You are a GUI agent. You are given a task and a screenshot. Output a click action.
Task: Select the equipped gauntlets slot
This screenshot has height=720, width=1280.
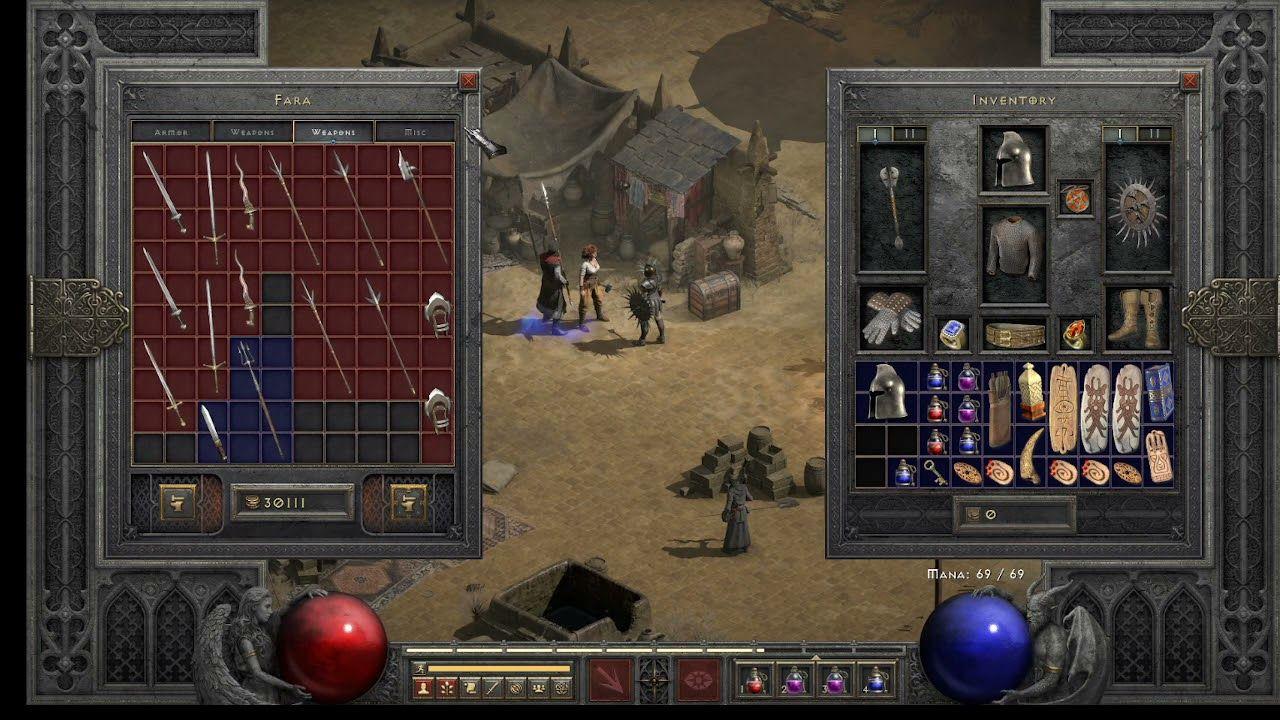coord(891,319)
